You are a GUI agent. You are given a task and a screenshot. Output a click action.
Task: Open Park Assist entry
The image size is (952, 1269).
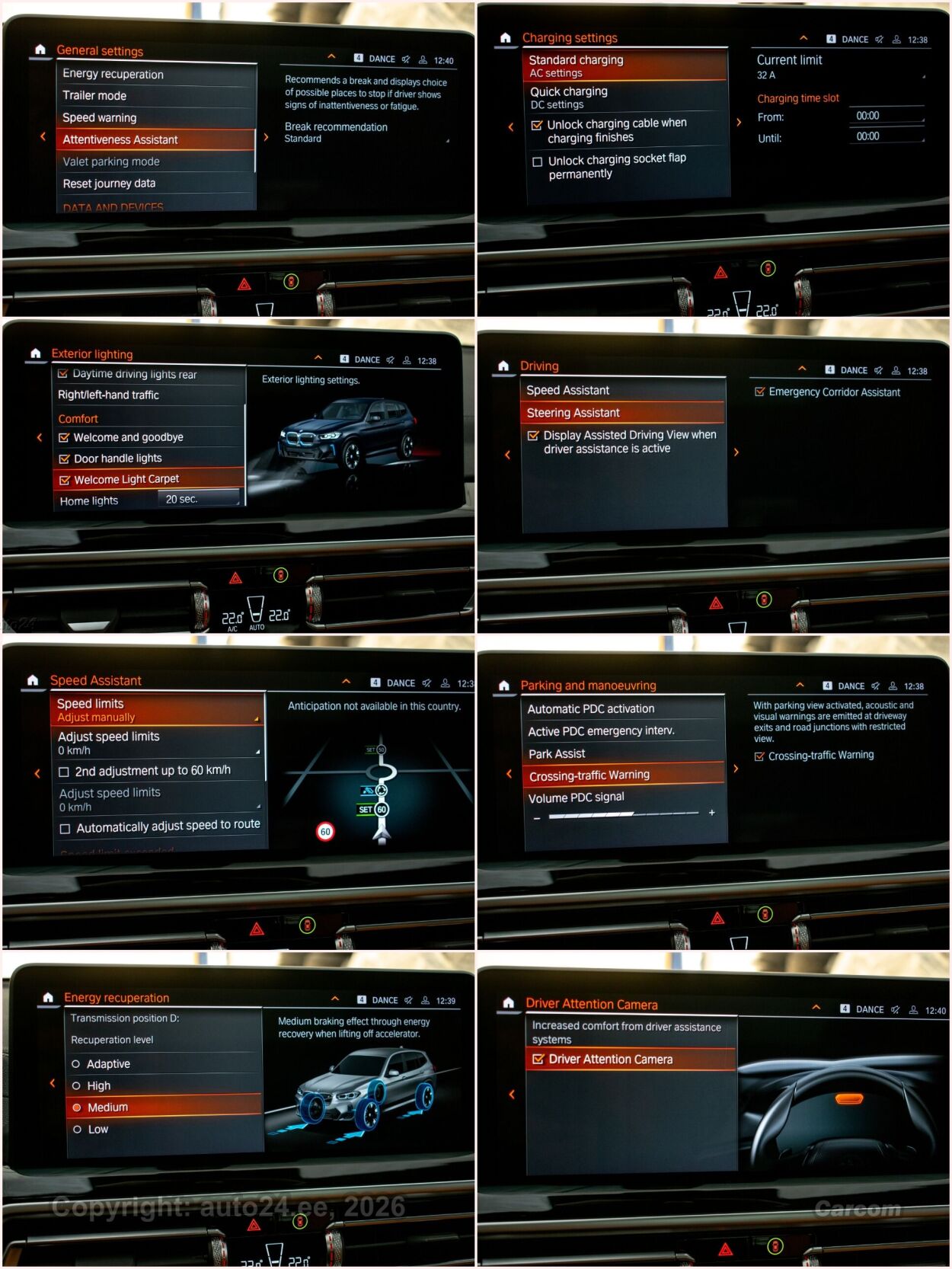pos(557,754)
